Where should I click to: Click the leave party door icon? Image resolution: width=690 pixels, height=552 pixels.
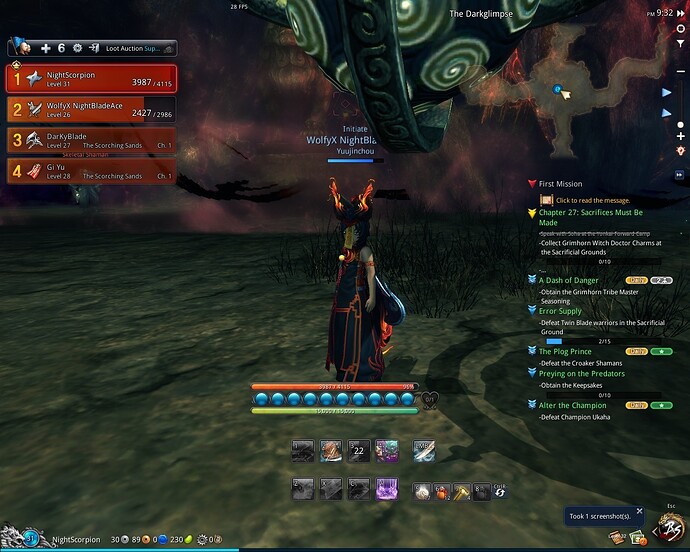(x=93, y=48)
